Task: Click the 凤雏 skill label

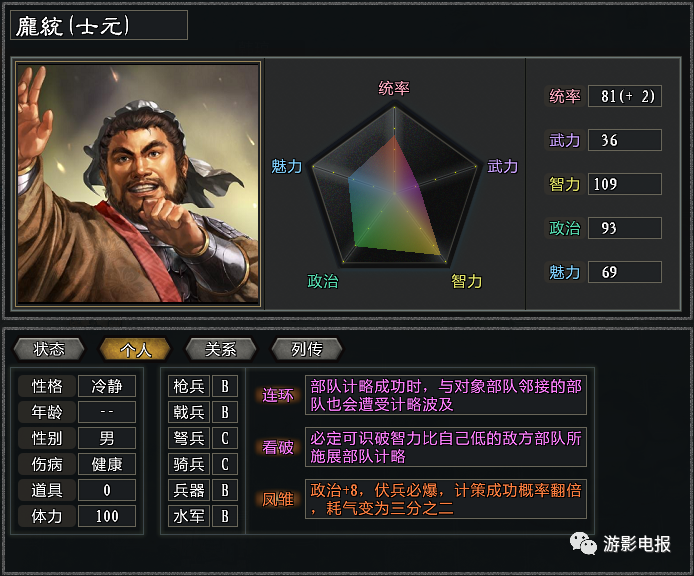Action: click(278, 499)
